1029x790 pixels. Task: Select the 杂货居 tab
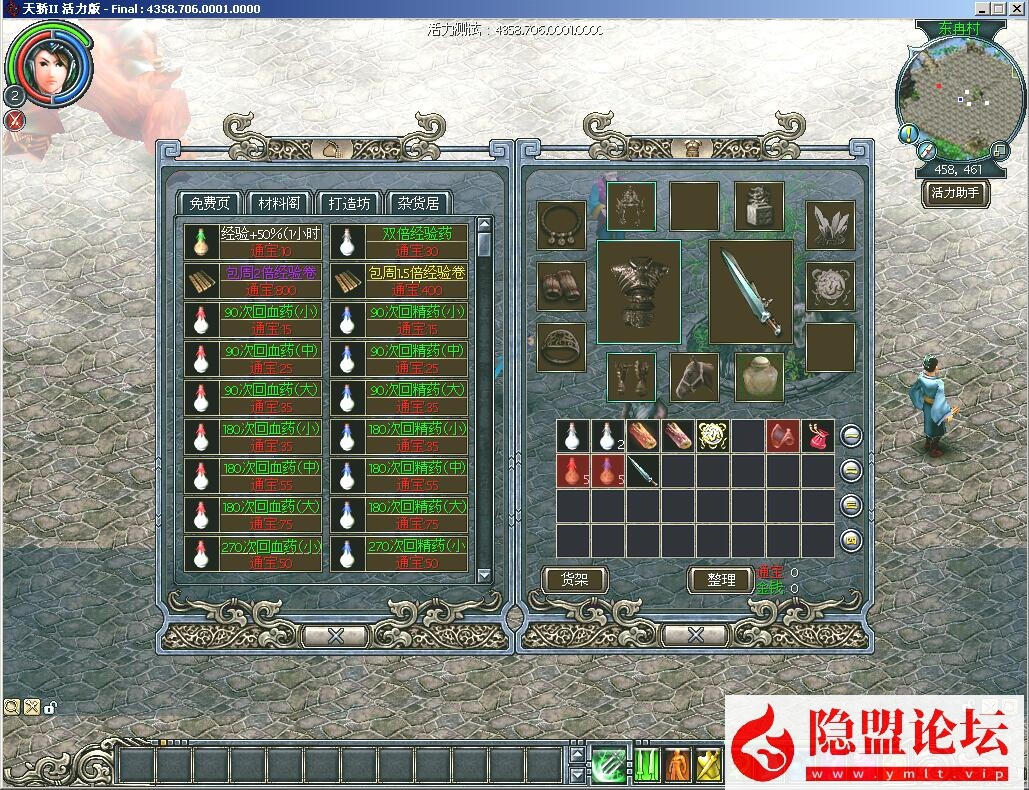tap(418, 203)
